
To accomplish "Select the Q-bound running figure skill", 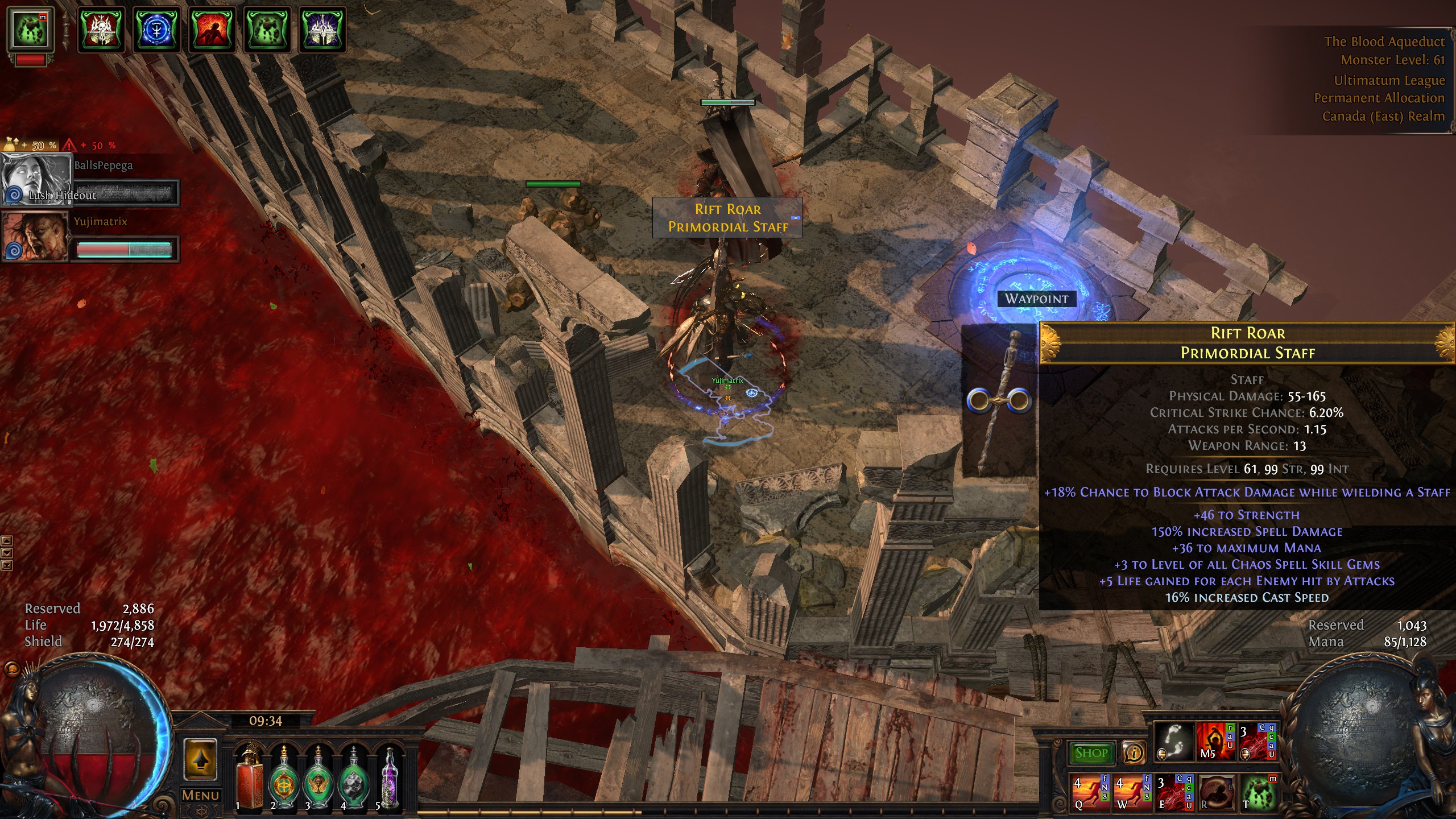I will [x=1090, y=792].
